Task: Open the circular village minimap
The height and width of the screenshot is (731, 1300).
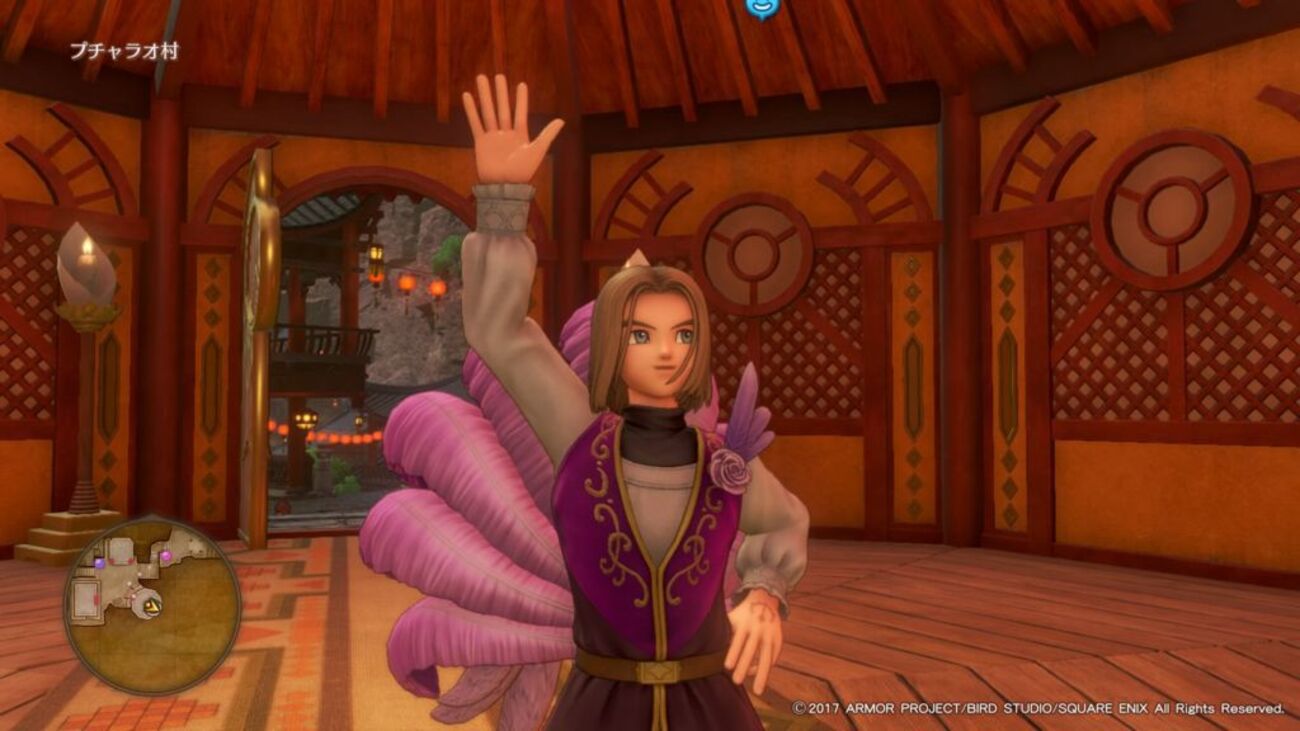Action: pos(152,604)
